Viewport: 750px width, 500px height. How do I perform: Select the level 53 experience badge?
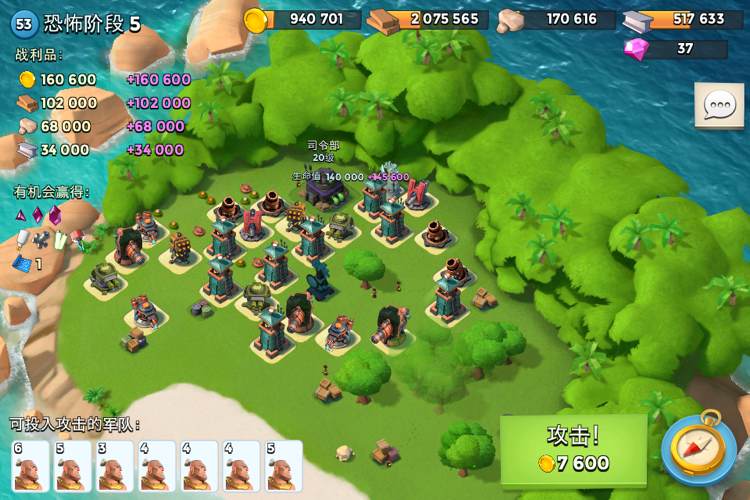25,24
